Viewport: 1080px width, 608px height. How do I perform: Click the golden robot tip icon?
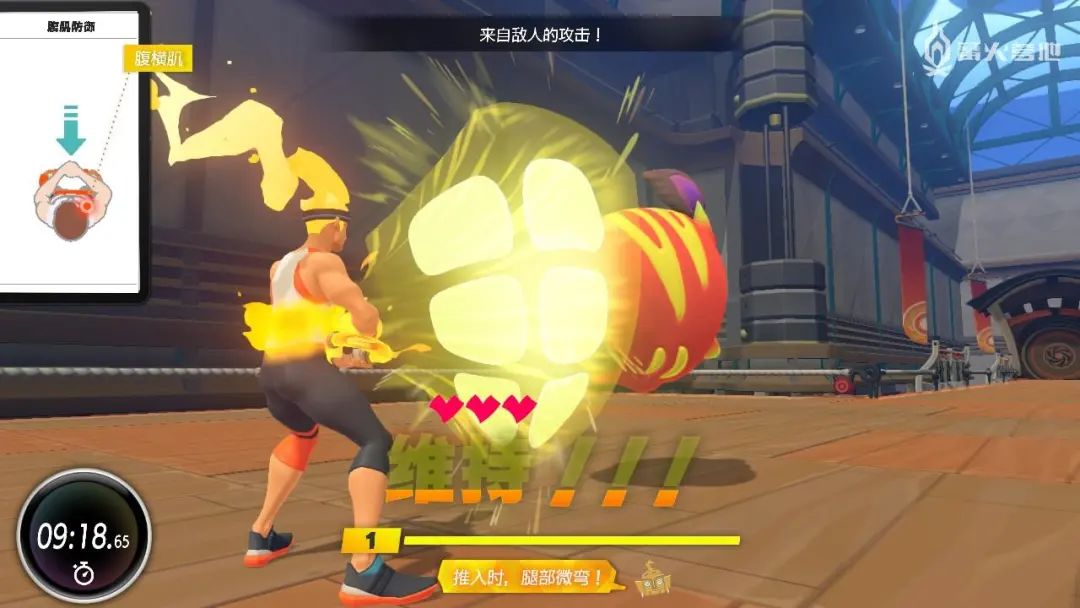652,578
